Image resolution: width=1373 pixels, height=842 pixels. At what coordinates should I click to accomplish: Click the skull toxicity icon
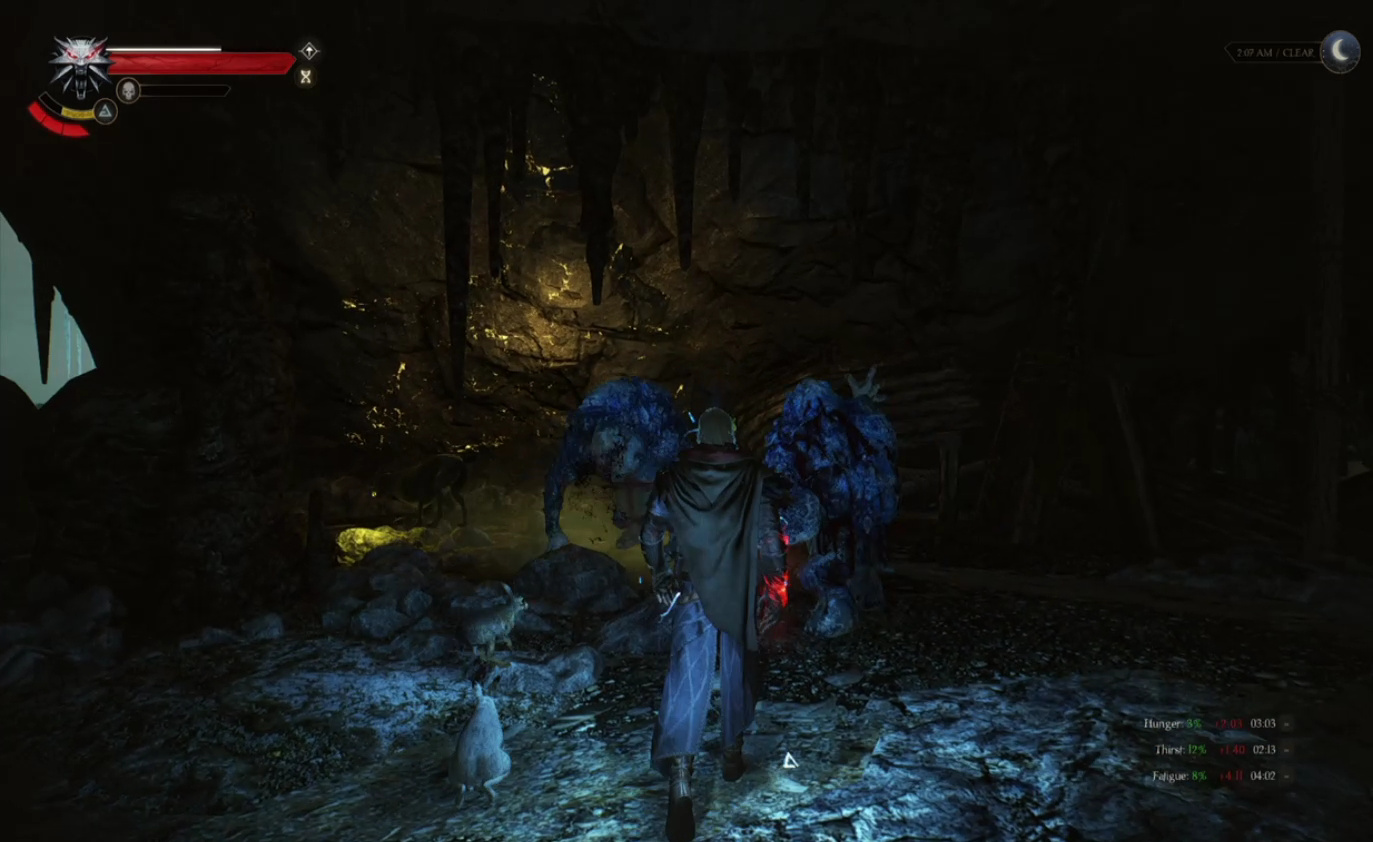128,91
